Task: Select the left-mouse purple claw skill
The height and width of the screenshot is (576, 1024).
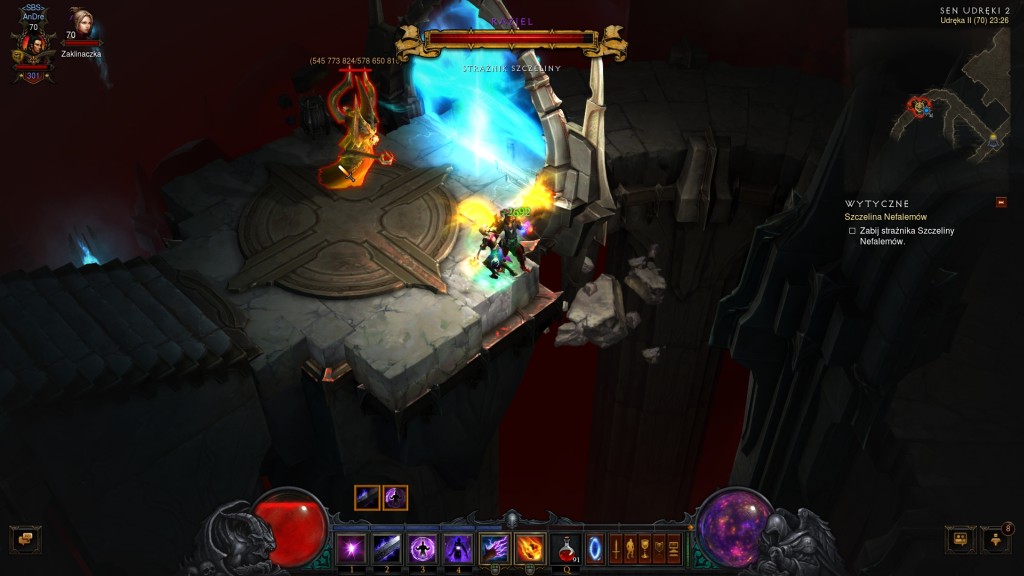Action: 494,548
